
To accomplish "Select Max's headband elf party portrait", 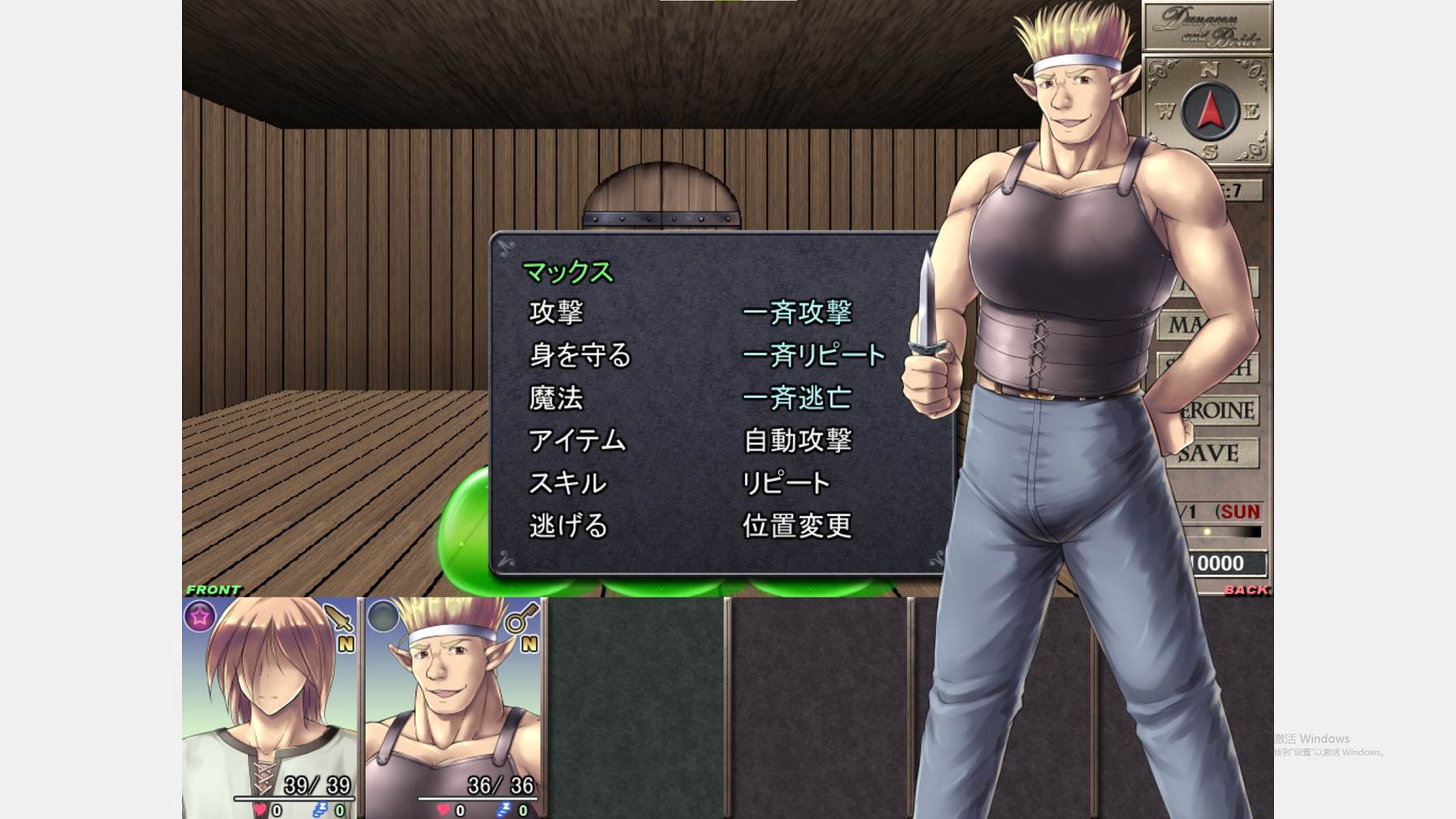I will [x=453, y=707].
